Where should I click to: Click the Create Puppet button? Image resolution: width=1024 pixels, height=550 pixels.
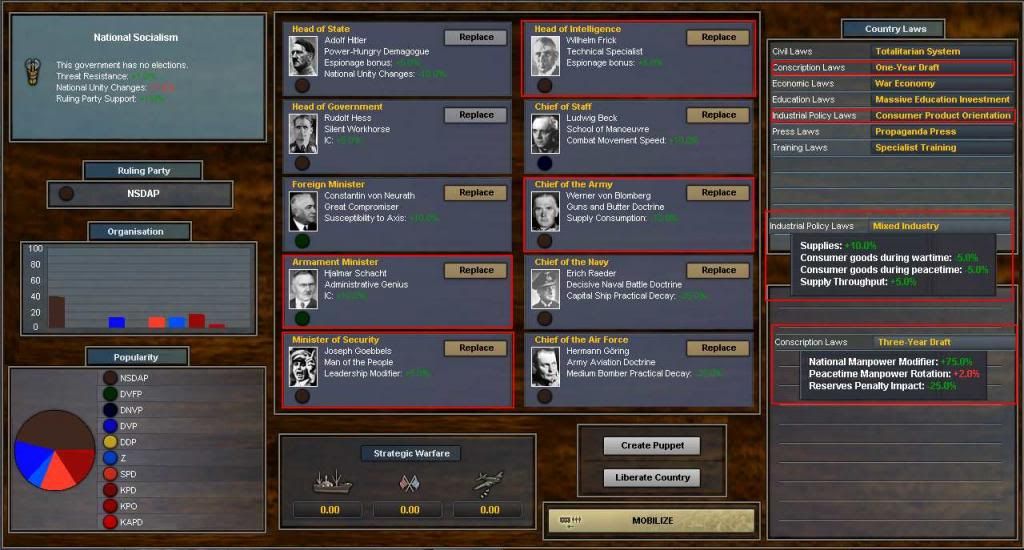[x=652, y=446]
